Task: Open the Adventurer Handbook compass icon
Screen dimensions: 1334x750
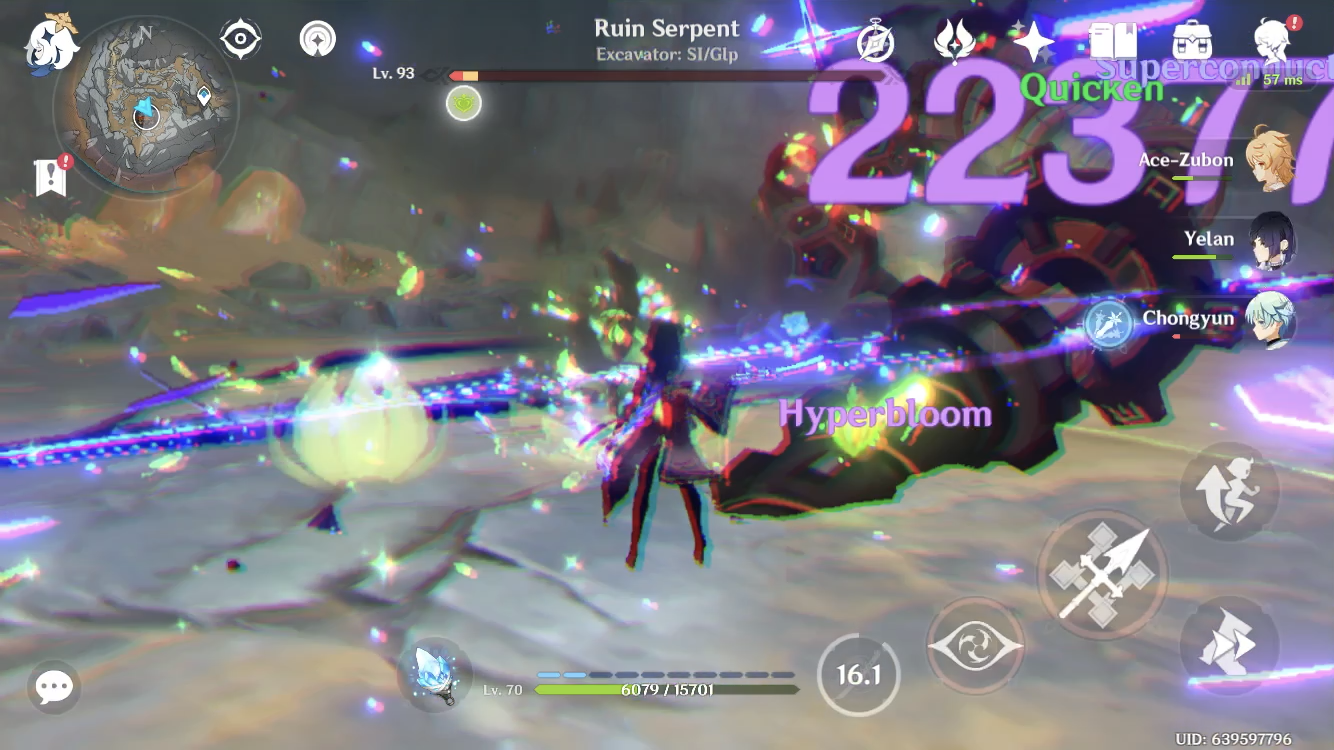Action: coord(875,40)
